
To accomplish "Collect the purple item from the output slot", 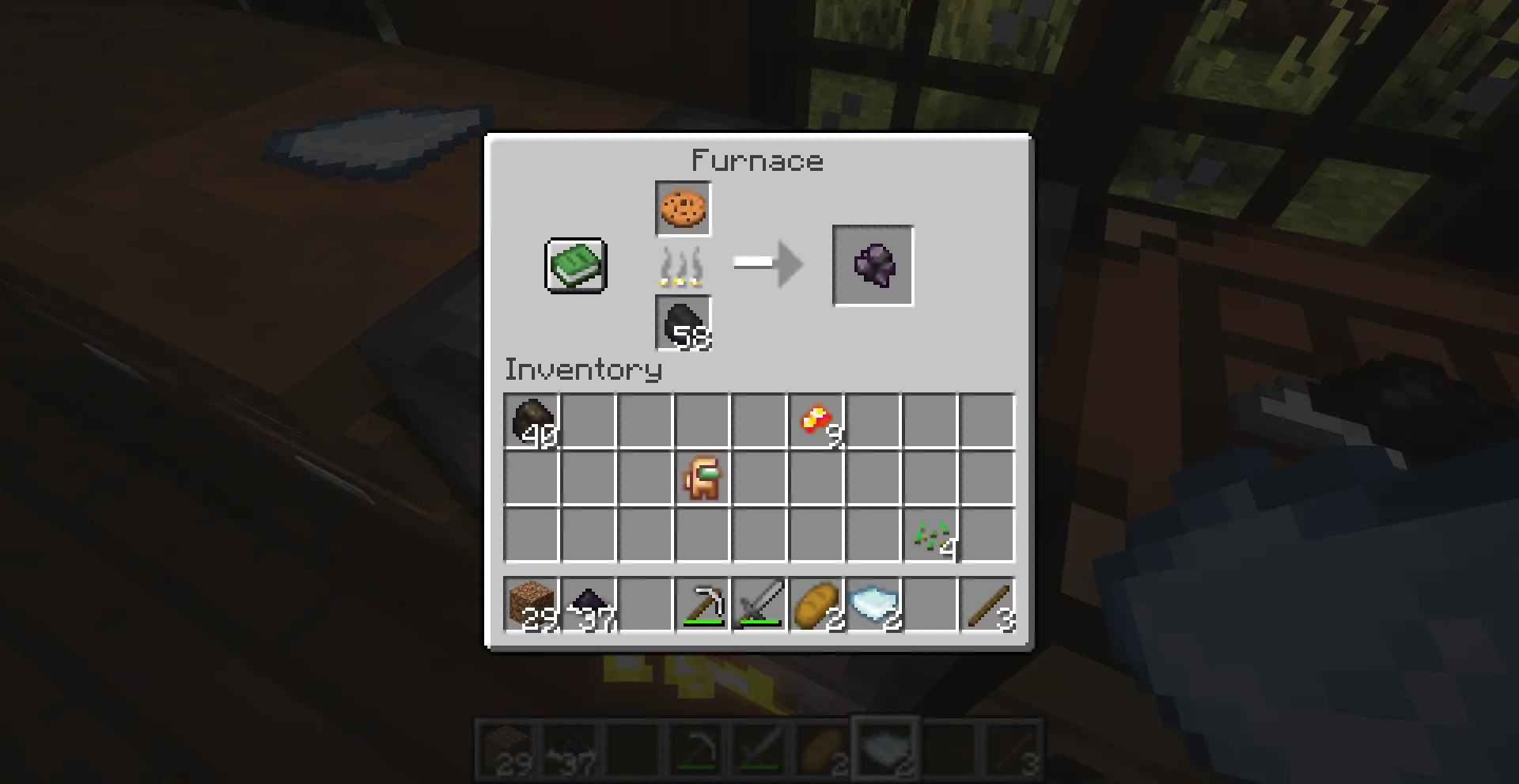I will (872, 265).
